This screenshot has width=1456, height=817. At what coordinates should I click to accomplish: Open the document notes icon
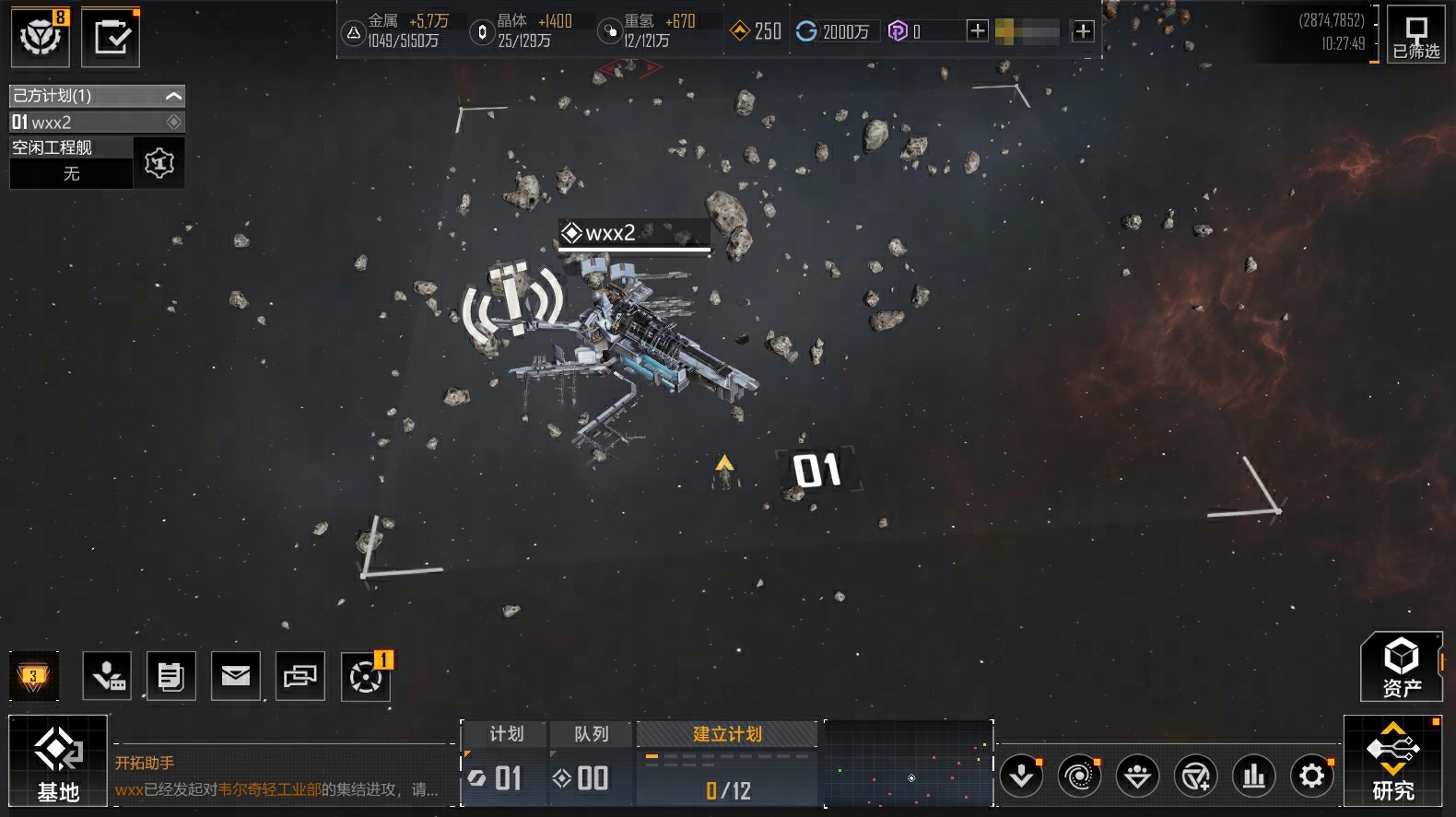(170, 677)
